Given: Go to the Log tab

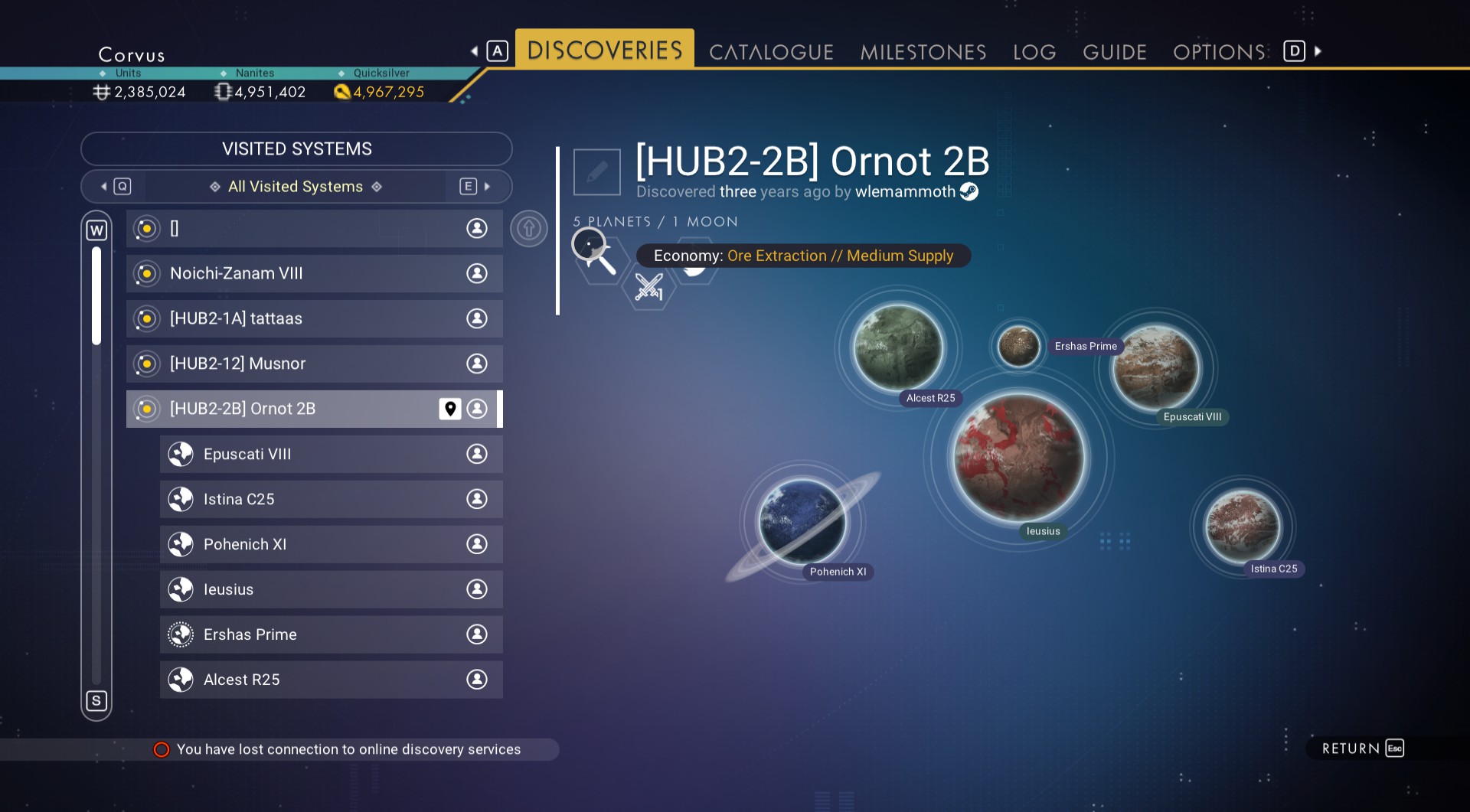Looking at the screenshot, I should point(1034,52).
